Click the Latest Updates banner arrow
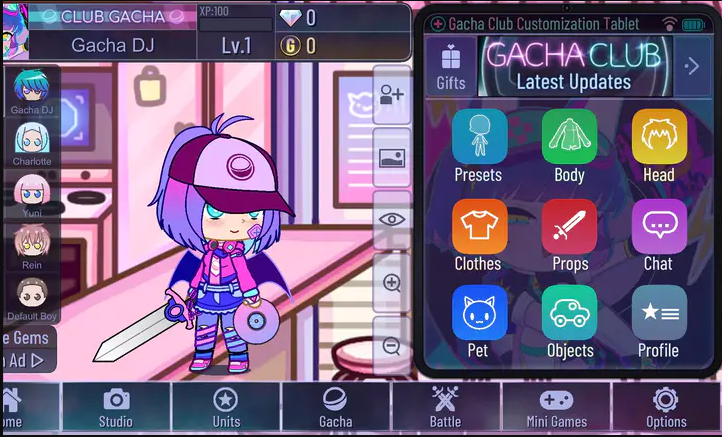722x437 pixels. 691,67
